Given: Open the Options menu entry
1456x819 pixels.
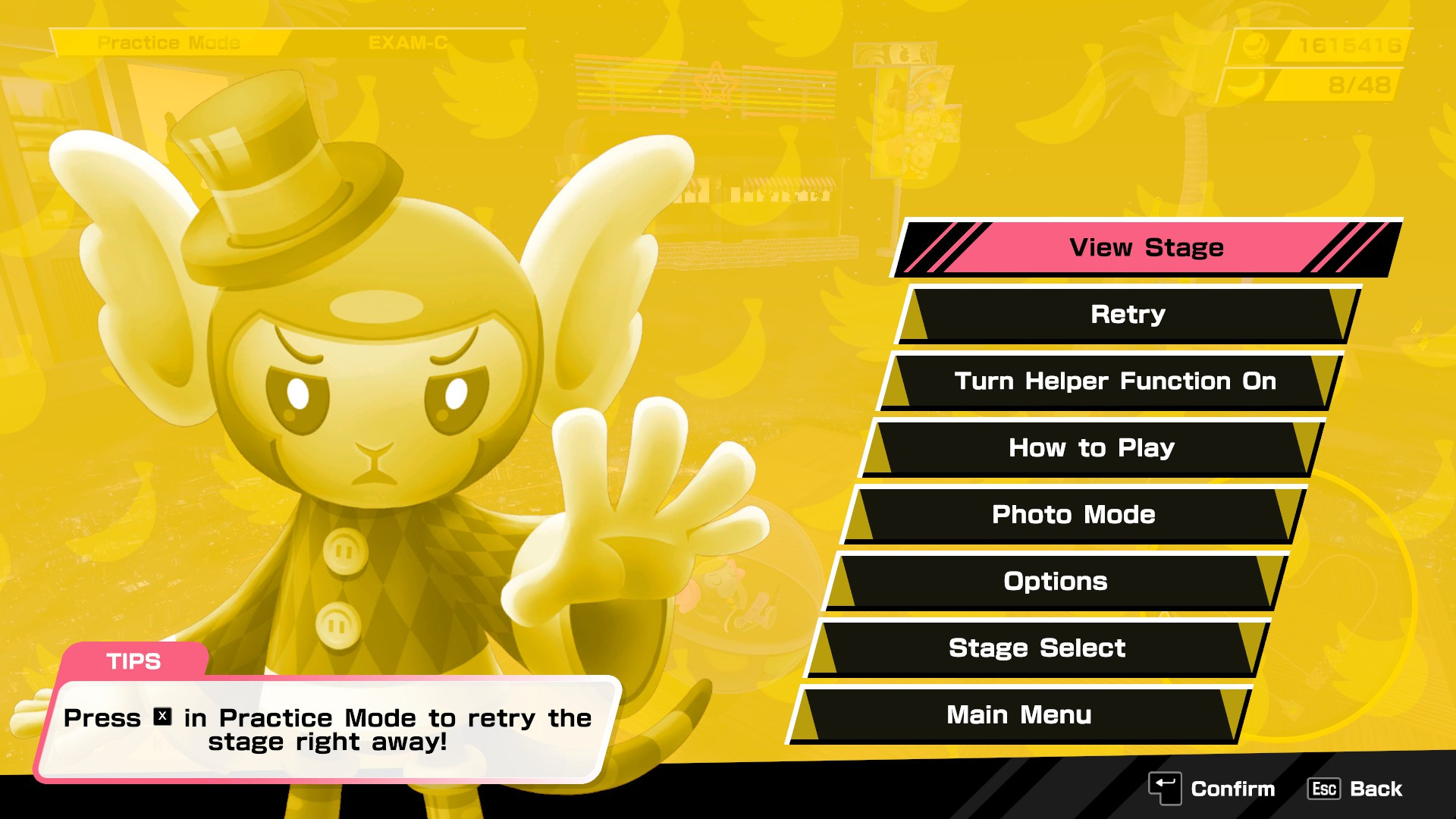Looking at the screenshot, I should click(1055, 581).
